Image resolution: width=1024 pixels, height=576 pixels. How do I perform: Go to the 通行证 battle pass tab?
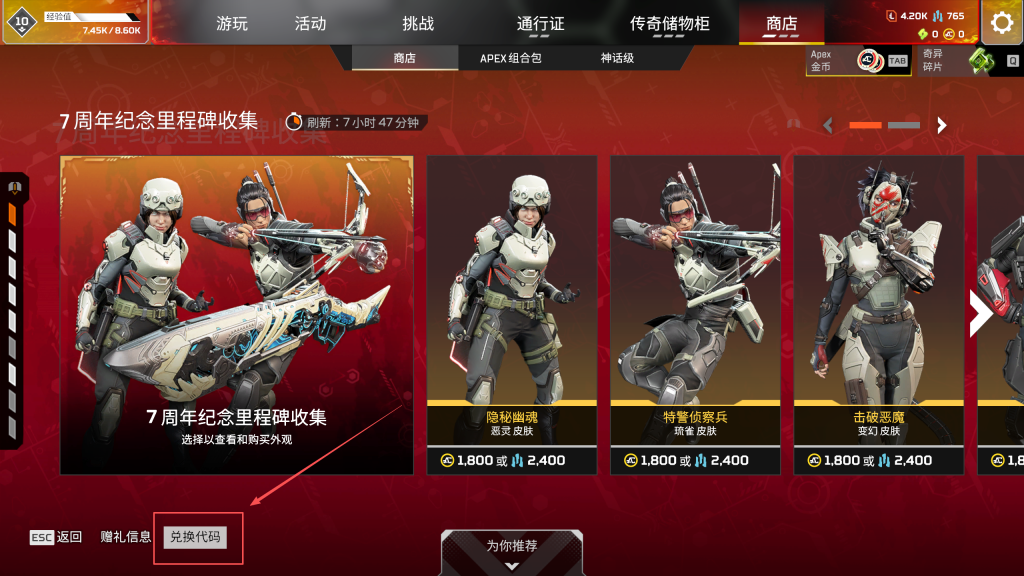pos(542,23)
